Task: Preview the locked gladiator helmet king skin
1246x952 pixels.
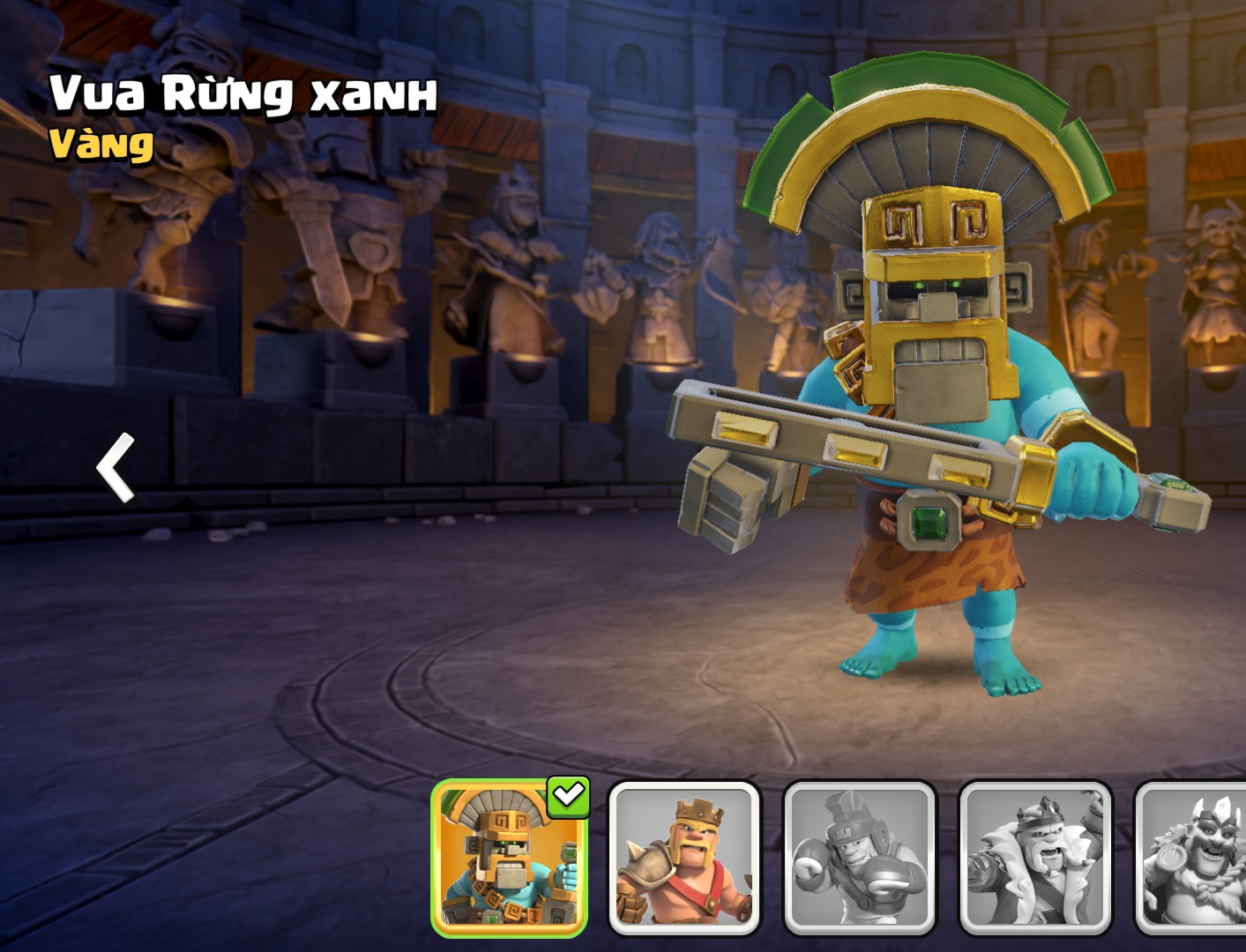Action: point(859,858)
